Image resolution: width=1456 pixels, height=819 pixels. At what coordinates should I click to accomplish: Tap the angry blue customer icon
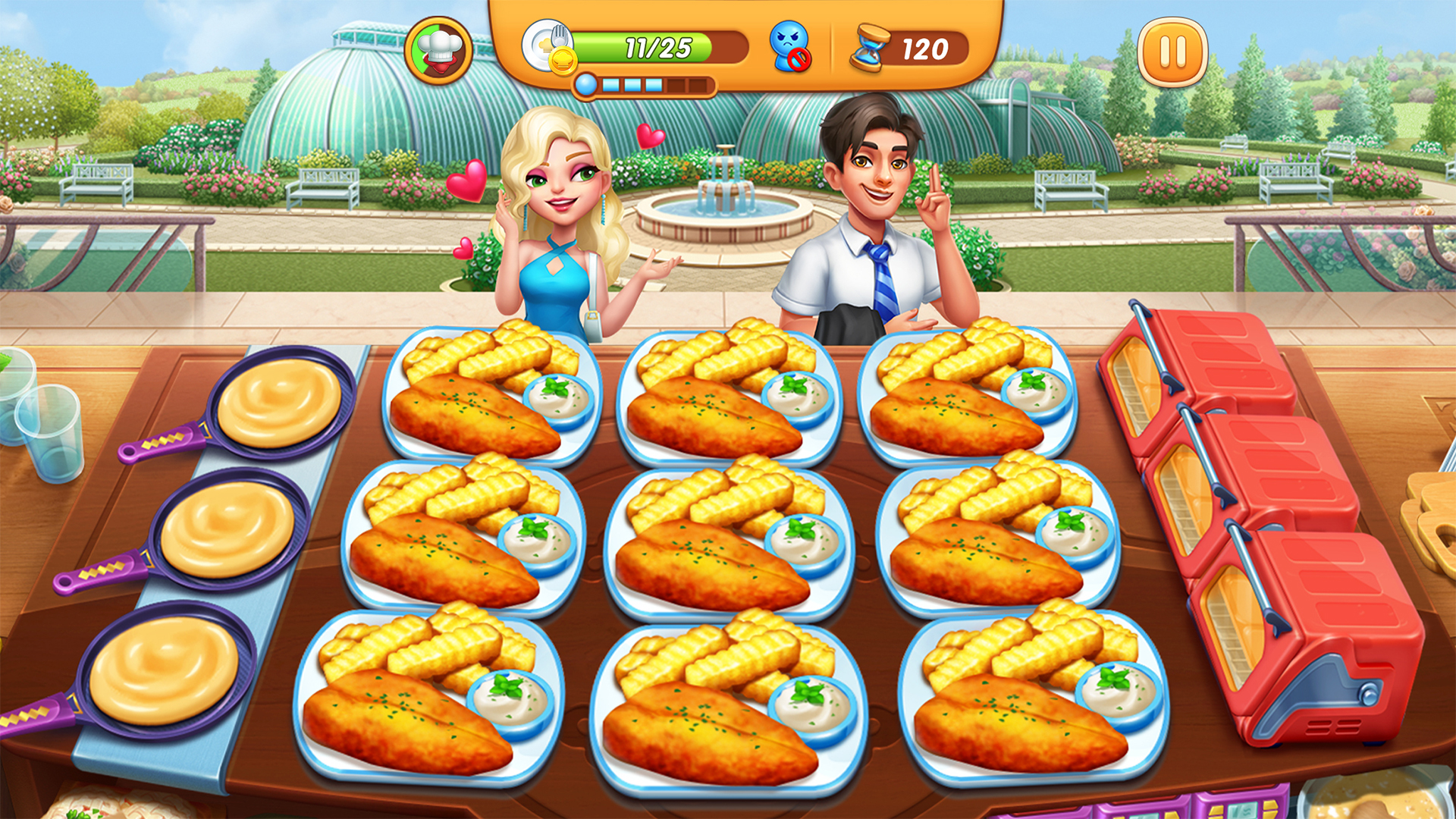pos(791,47)
